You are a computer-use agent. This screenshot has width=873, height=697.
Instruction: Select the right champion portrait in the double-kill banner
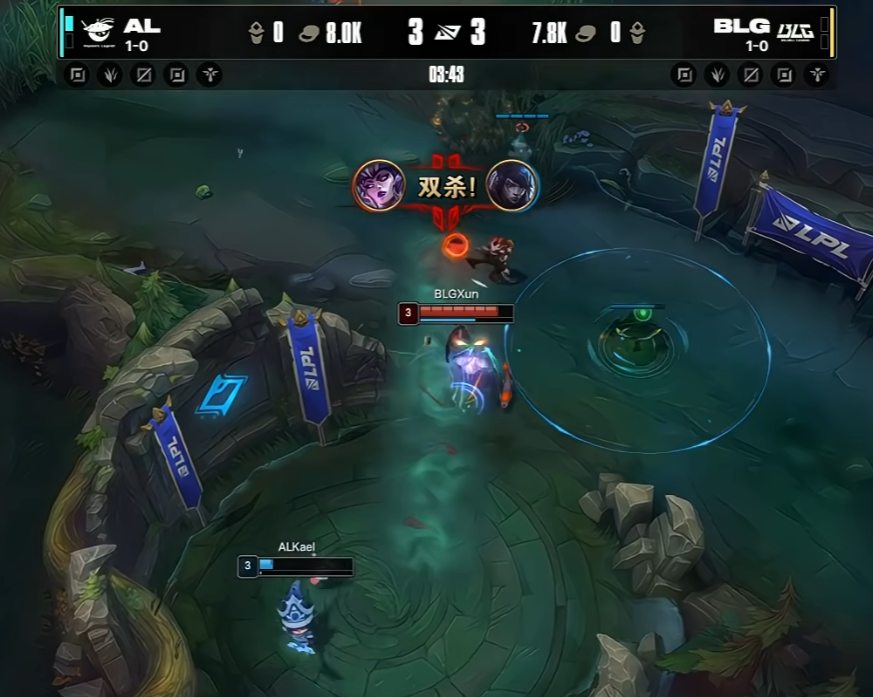pyautogui.click(x=513, y=186)
